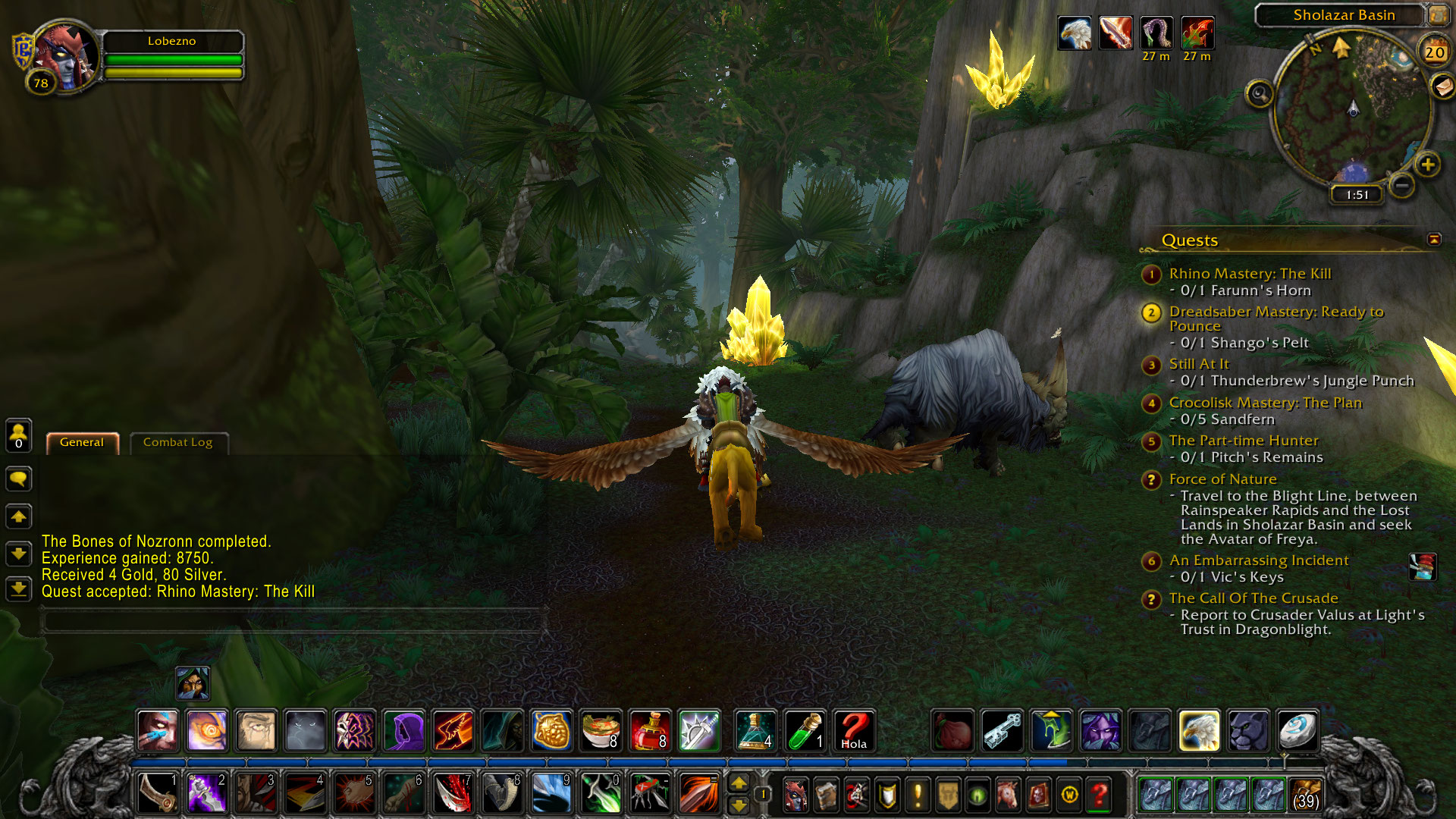
Task: Summon the white gryphon mount from action bar
Action: (x=1199, y=731)
